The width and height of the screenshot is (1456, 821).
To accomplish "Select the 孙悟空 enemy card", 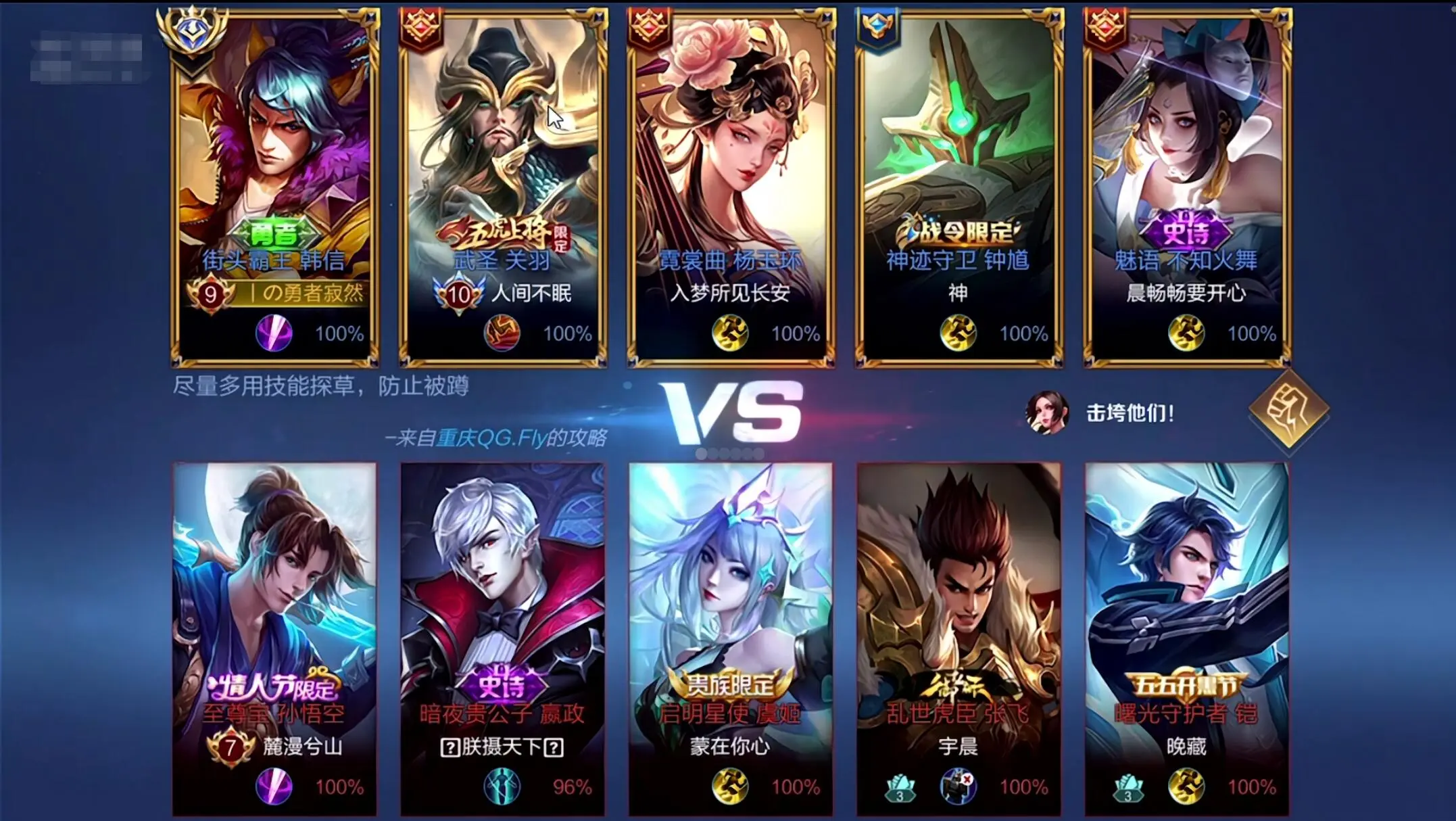I will pyautogui.click(x=274, y=639).
